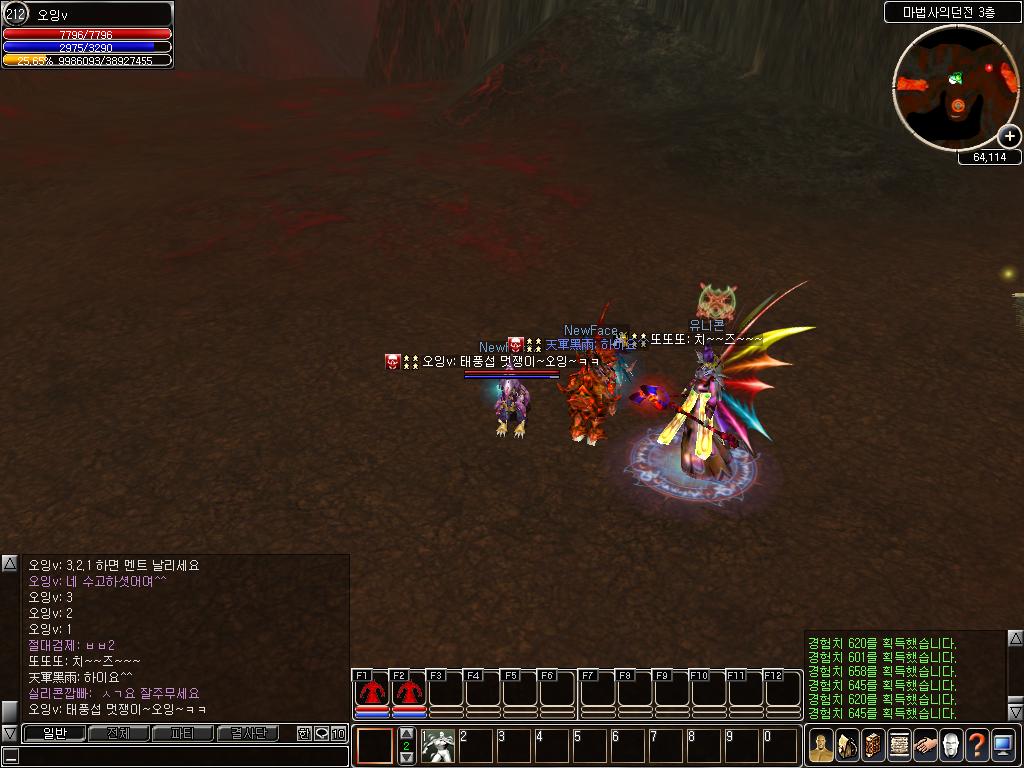Viewport: 1024px width, 768px height.
Task: Open the skill book icon
Action: tap(873, 745)
